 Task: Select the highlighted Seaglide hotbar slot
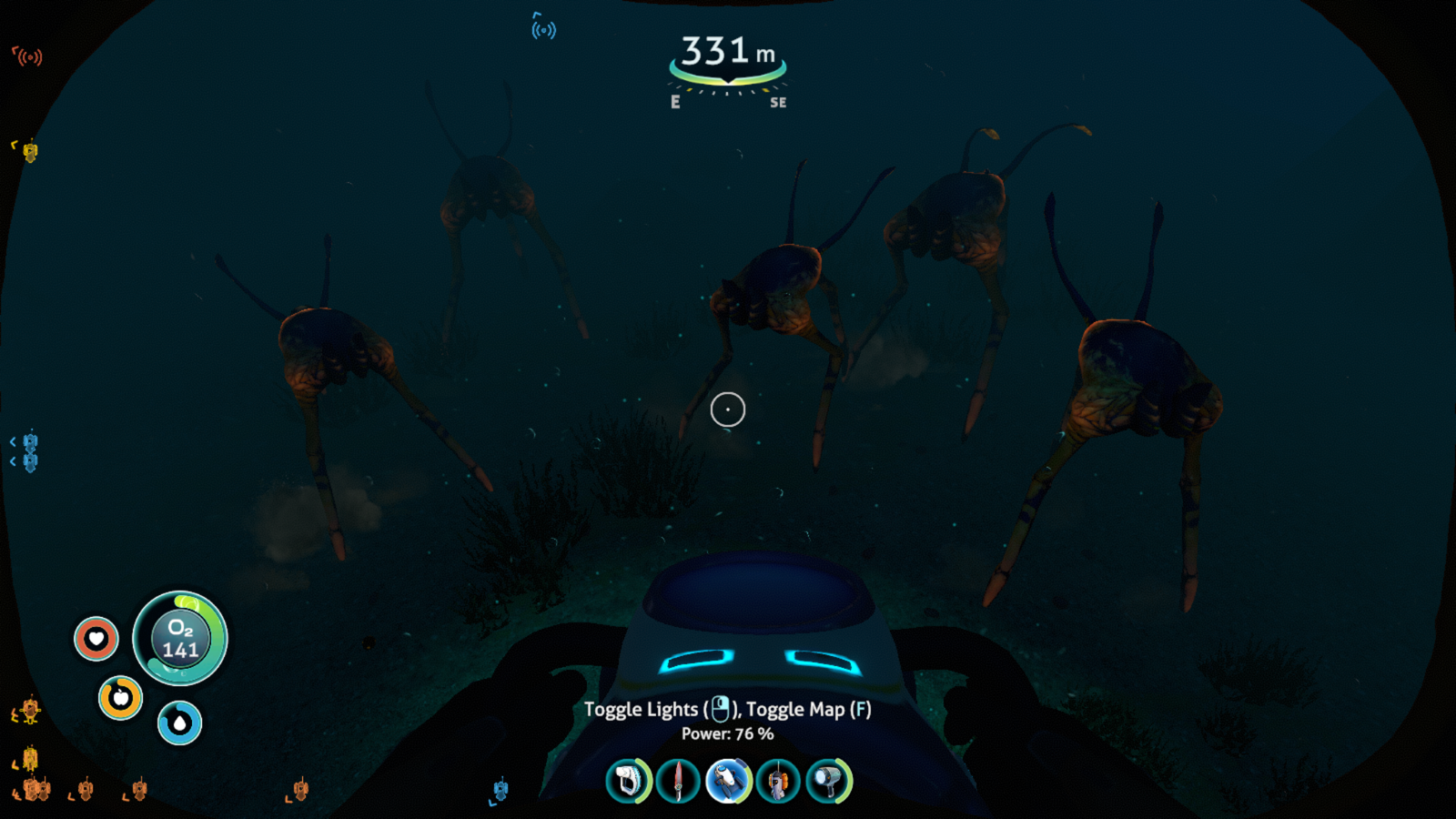tap(728, 781)
